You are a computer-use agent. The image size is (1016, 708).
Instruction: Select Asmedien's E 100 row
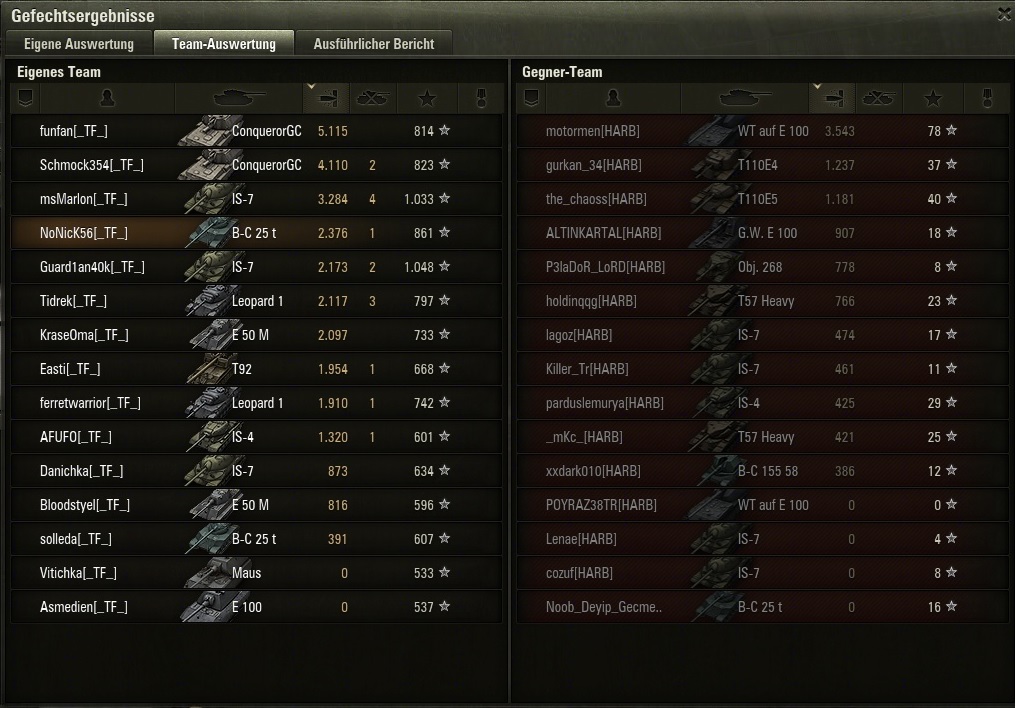coord(256,607)
